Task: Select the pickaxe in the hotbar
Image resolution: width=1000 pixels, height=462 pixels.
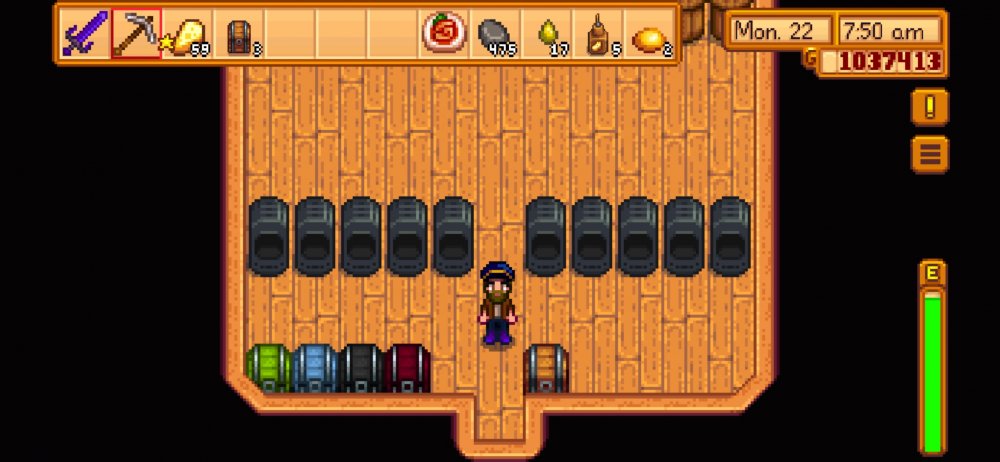Action: (x=136, y=35)
